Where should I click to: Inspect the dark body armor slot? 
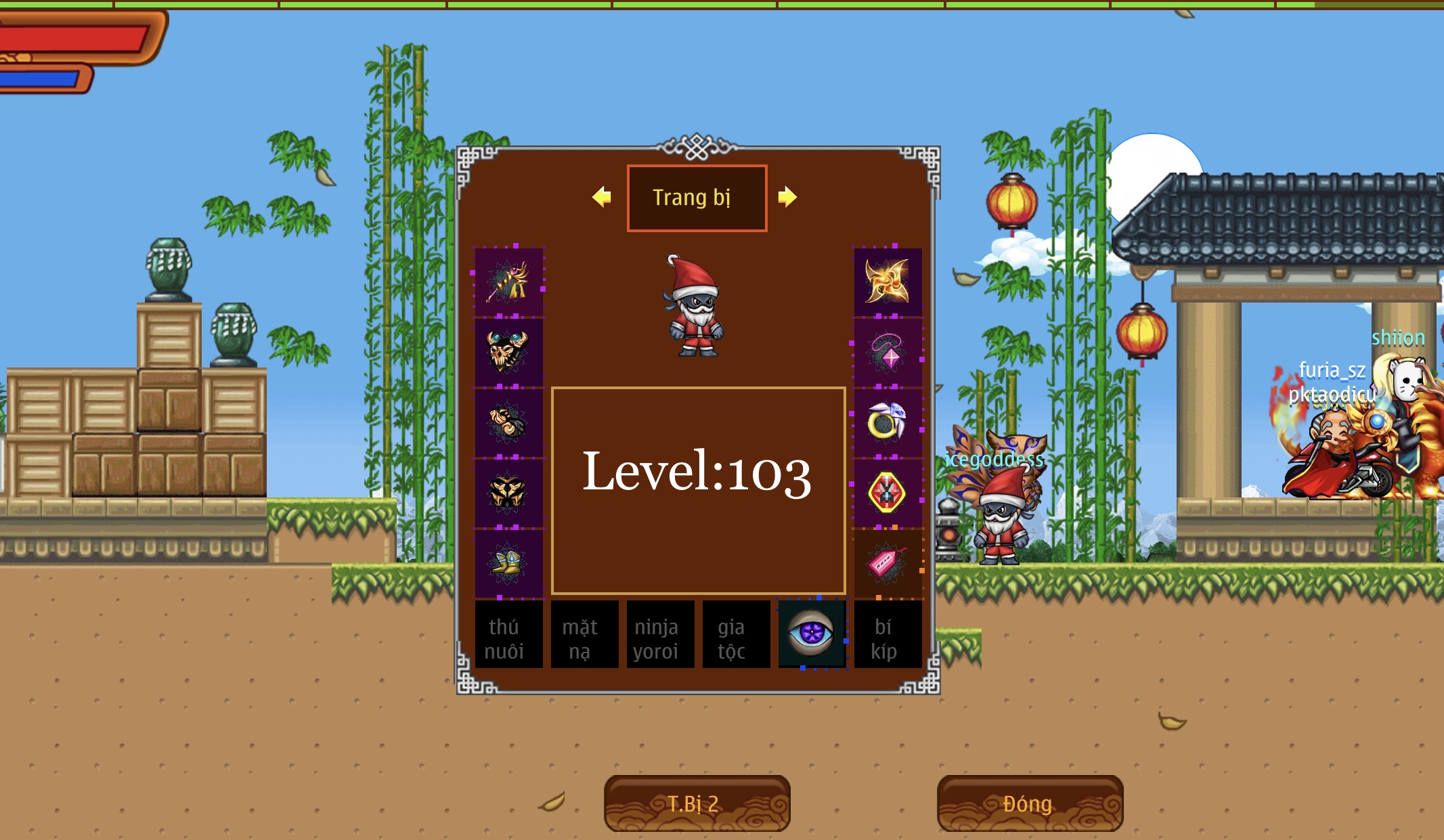(x=508, y=492)
